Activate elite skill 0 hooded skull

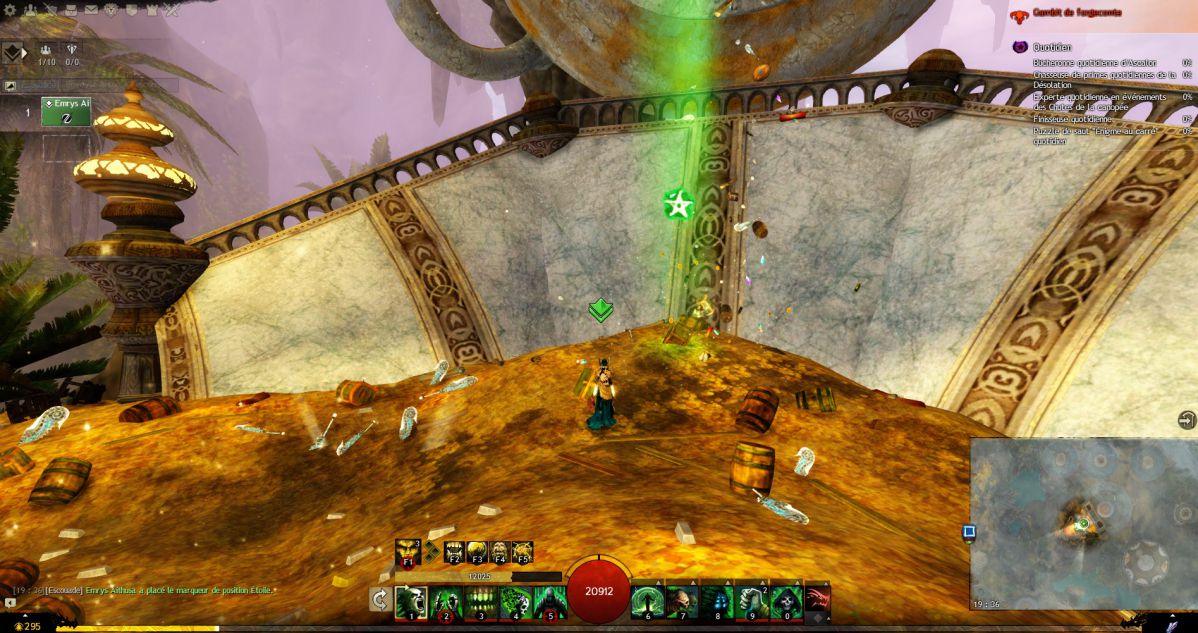point(785,602)
